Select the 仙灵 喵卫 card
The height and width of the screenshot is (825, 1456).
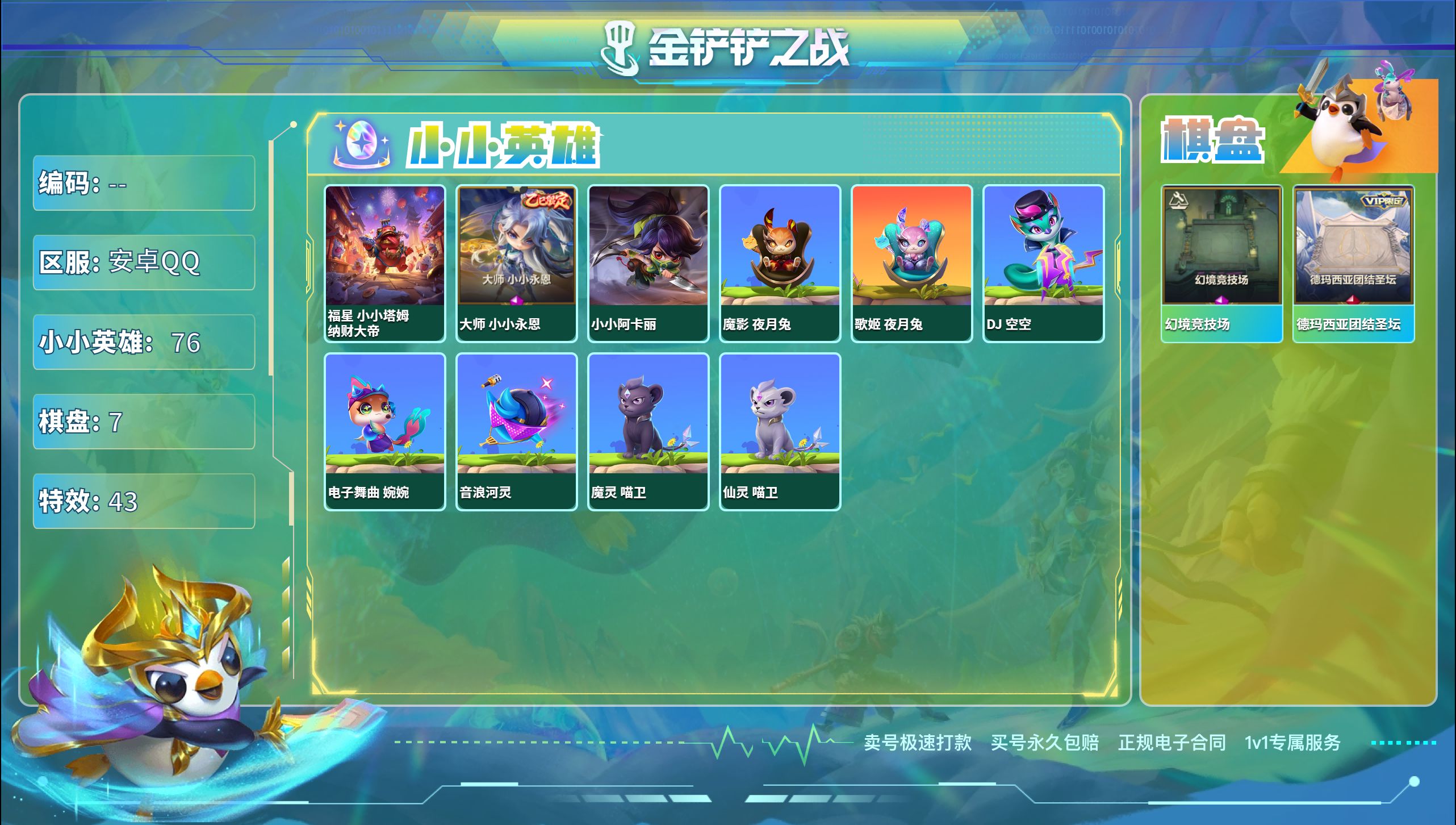pos(780,431)
